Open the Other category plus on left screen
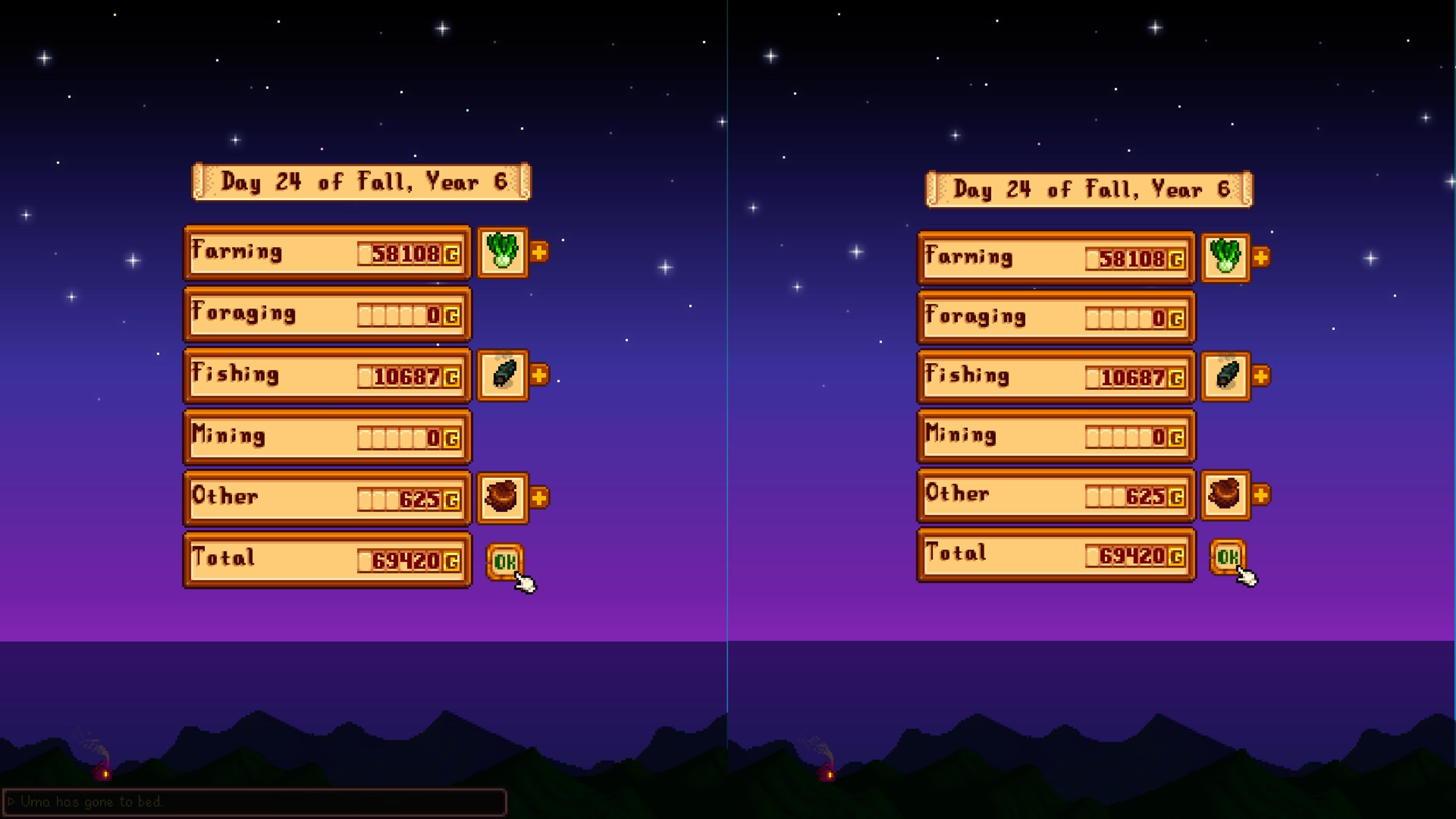Image resolution: width=1456 pixels, height=819 pixels. coord(539,498)
